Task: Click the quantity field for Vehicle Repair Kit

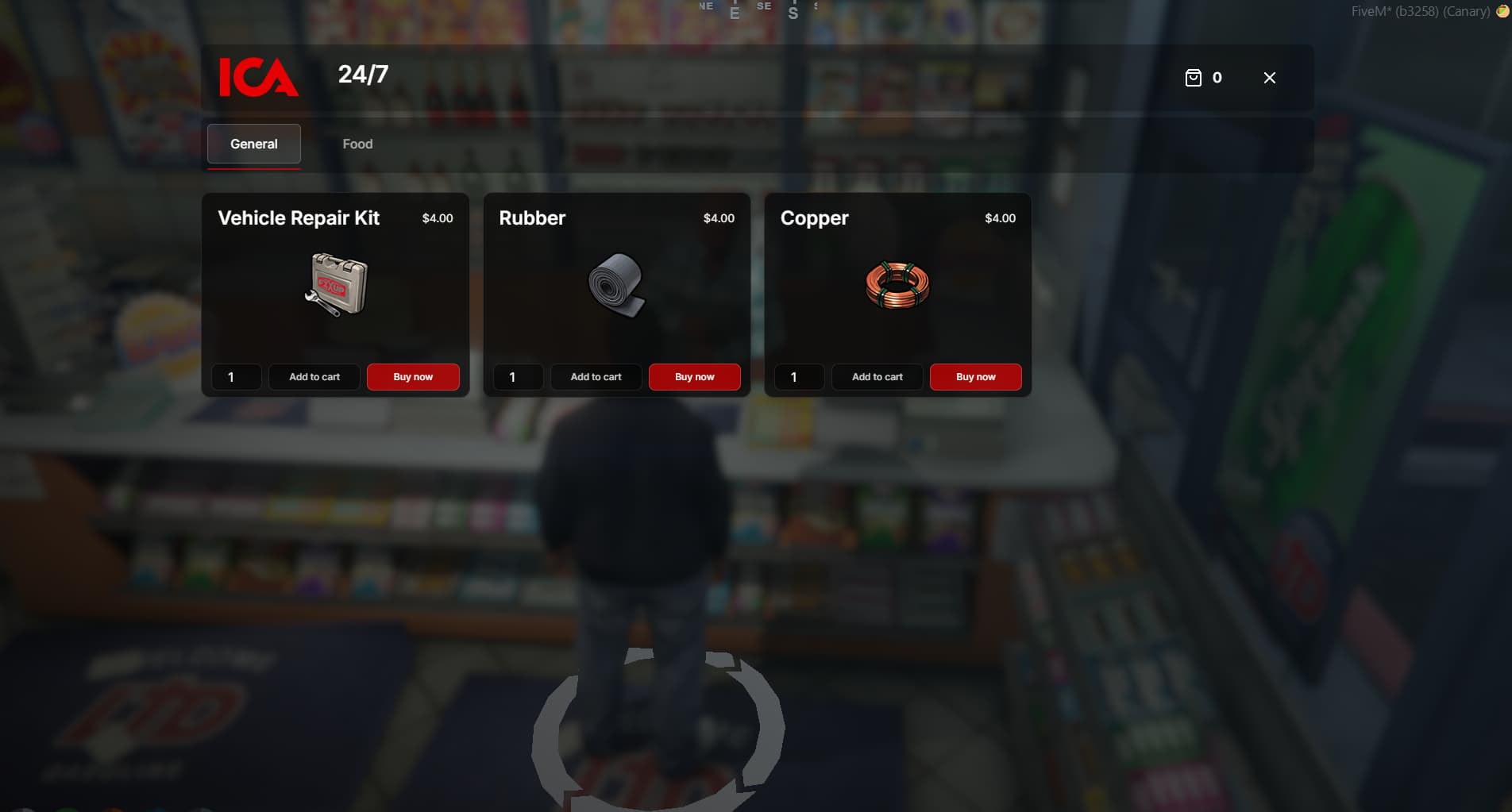Action: (236, 377)
